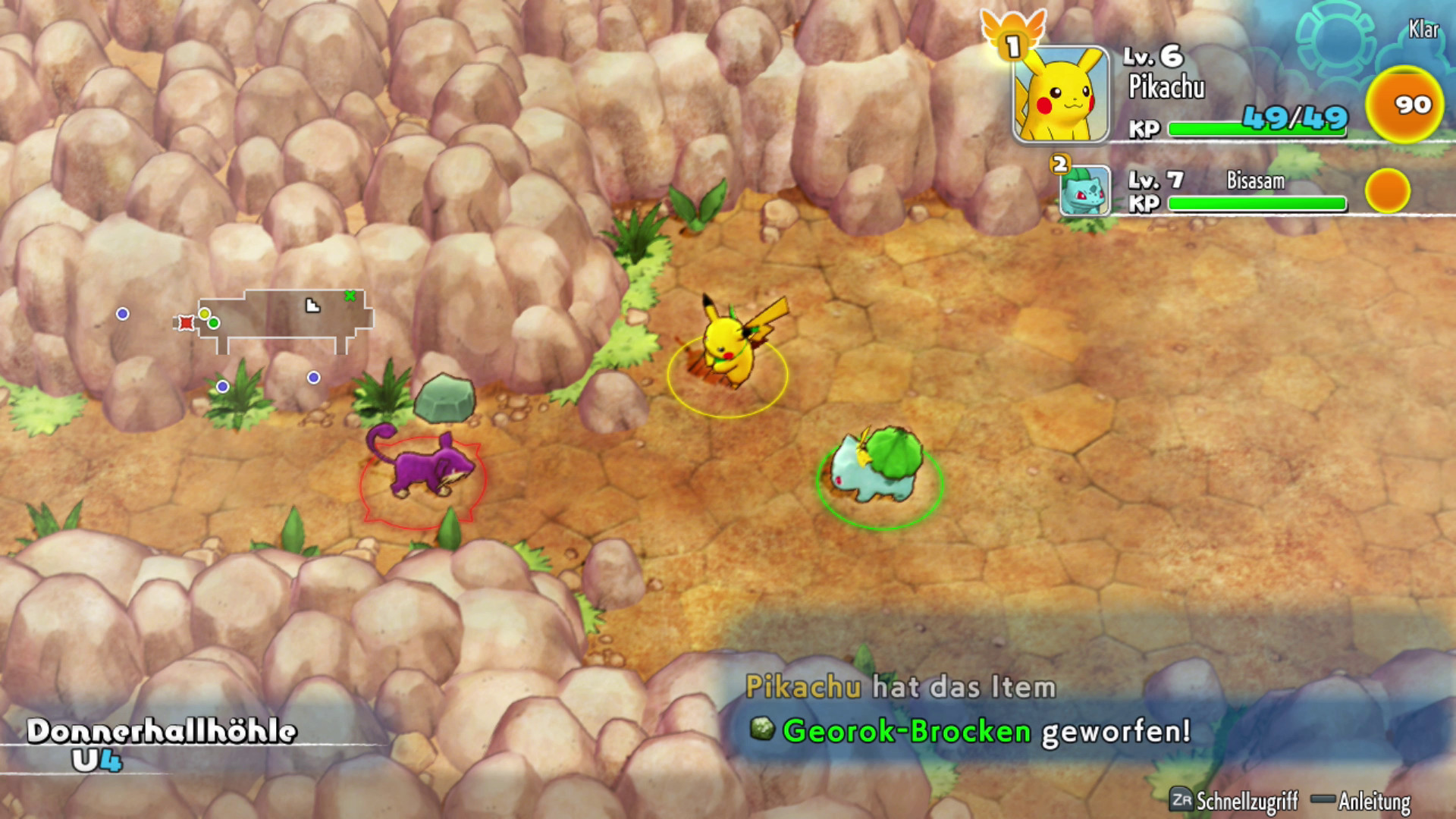
Task: Select Pikachu's party leader portrait
Action: 1061,95
